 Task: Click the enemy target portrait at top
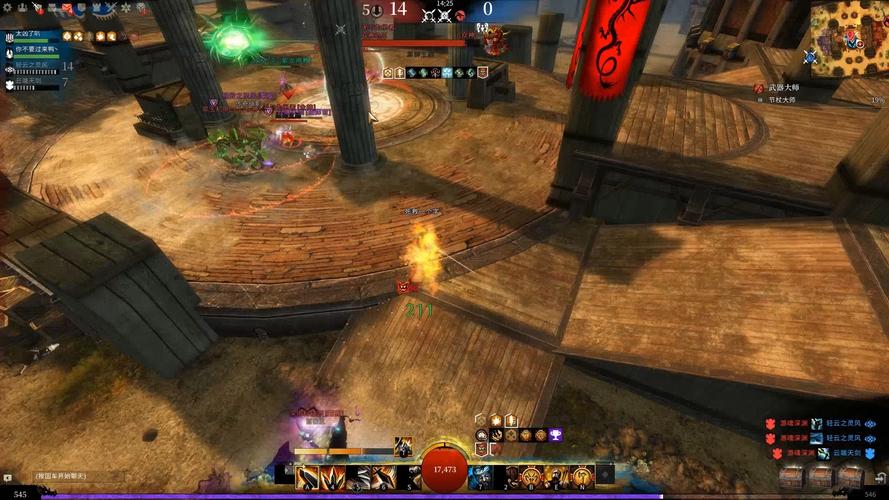(x=494, y=40)
